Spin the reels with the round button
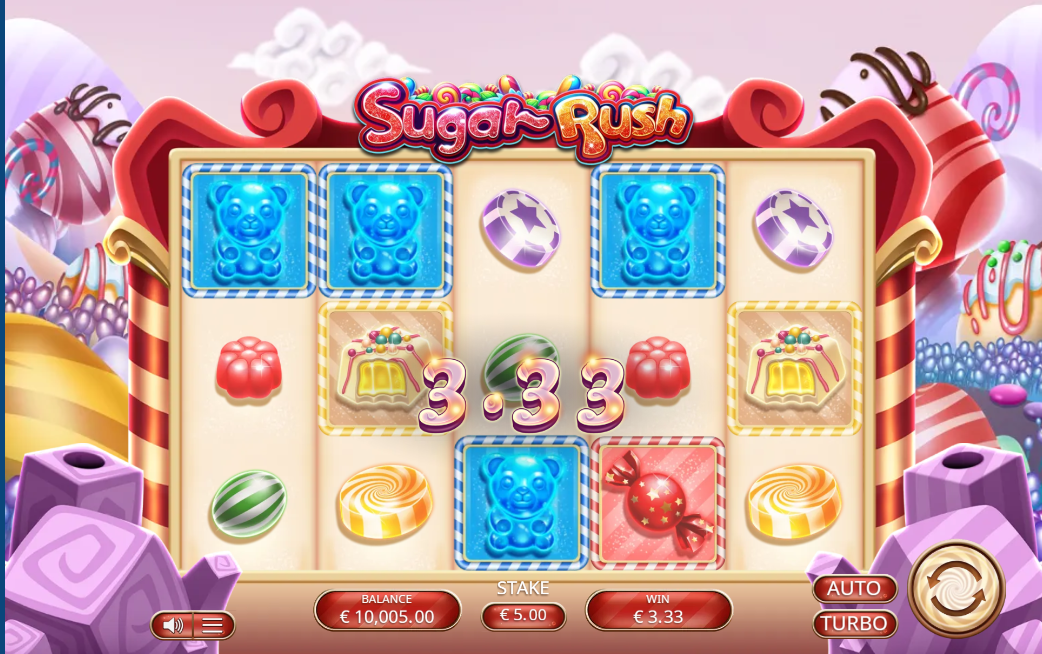The height and width of the screenshot is (654, 1042). coord(956,589)
